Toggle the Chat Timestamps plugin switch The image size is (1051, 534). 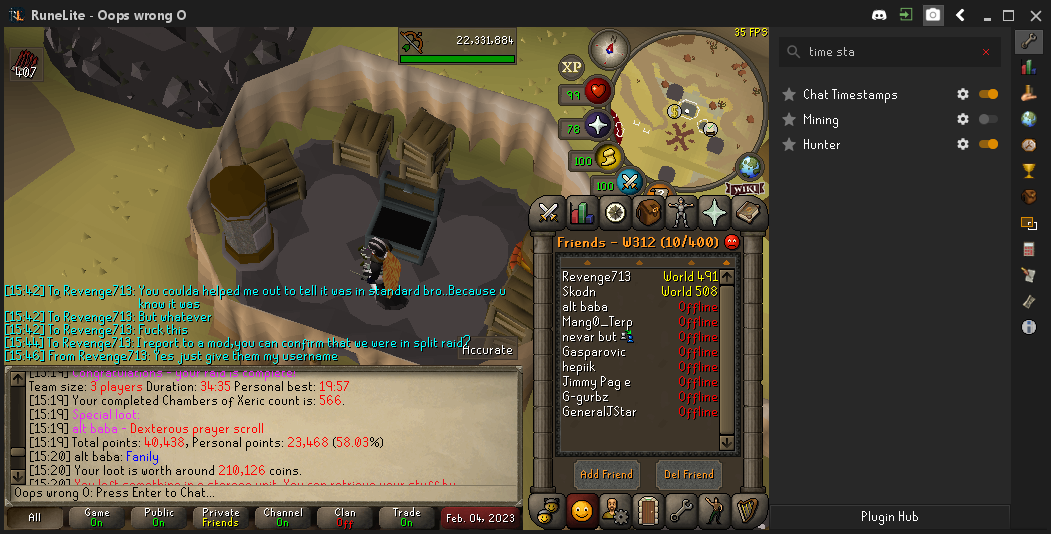[x=988, y=94]
